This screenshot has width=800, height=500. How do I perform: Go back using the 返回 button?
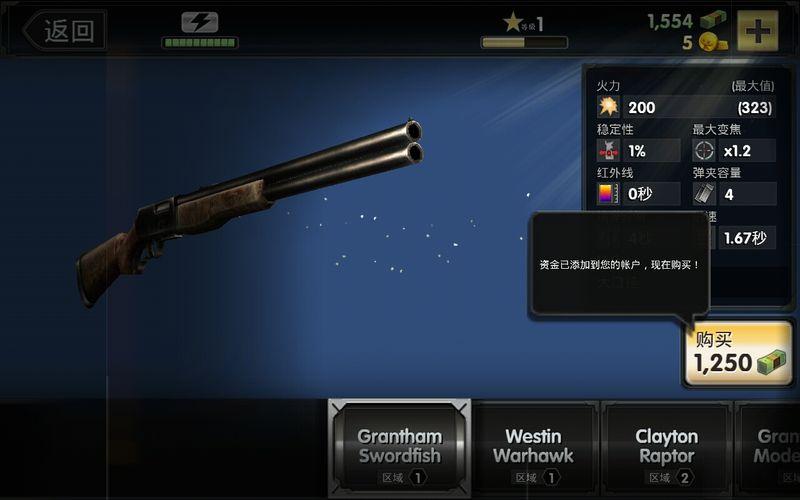(63, 30)
